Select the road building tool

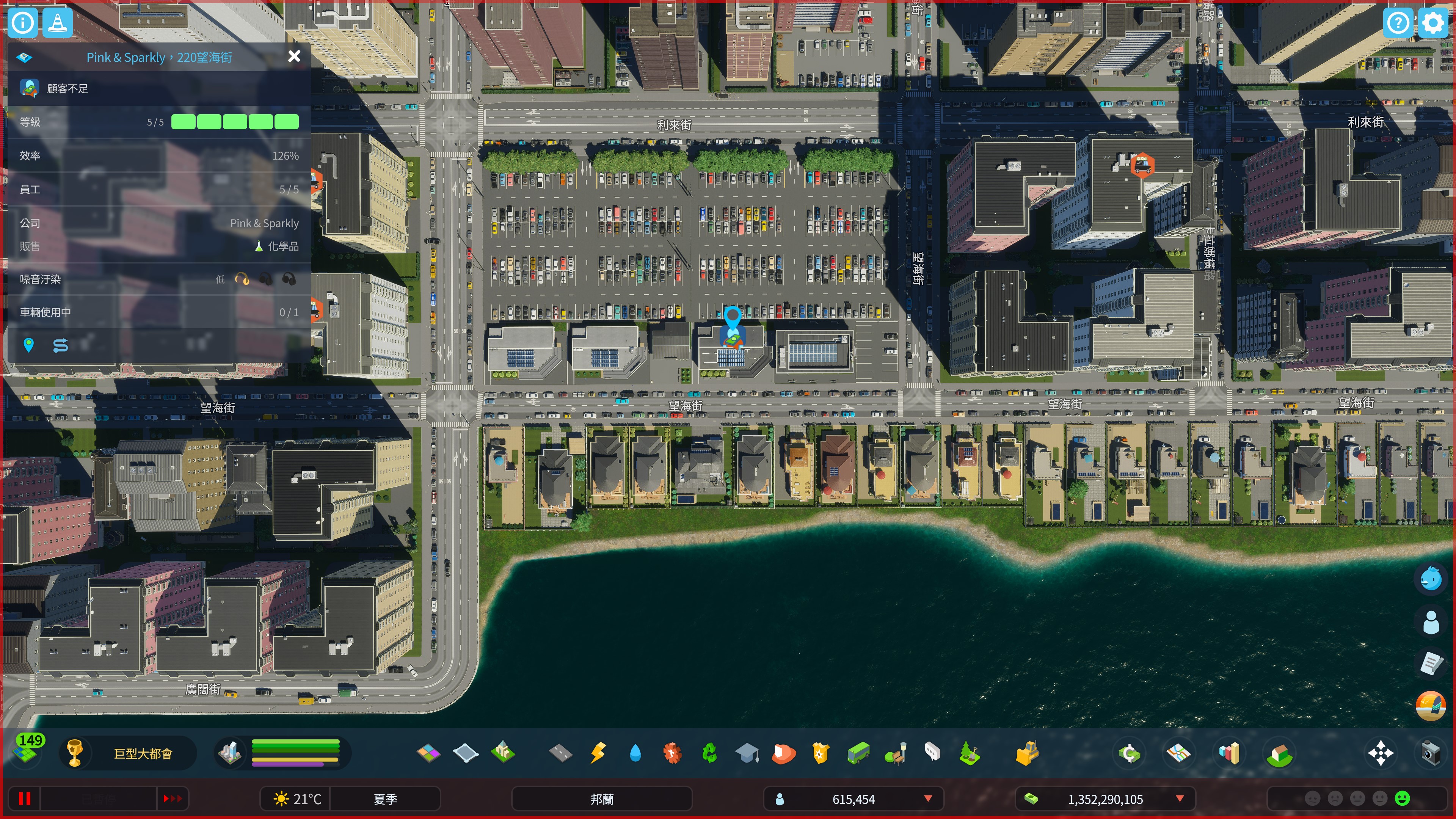point(560,753)
